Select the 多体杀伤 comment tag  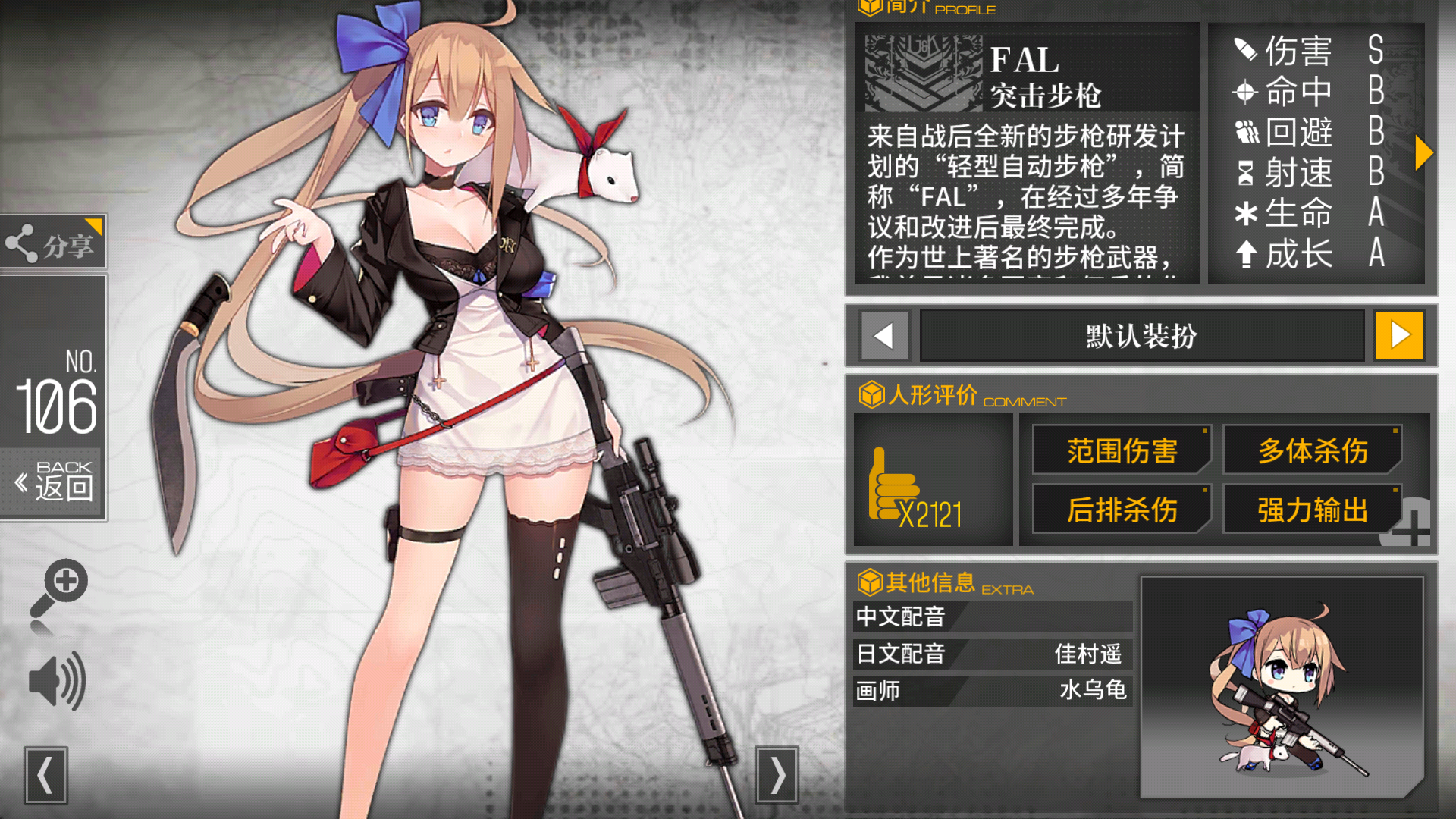[x=1313, y=450]
